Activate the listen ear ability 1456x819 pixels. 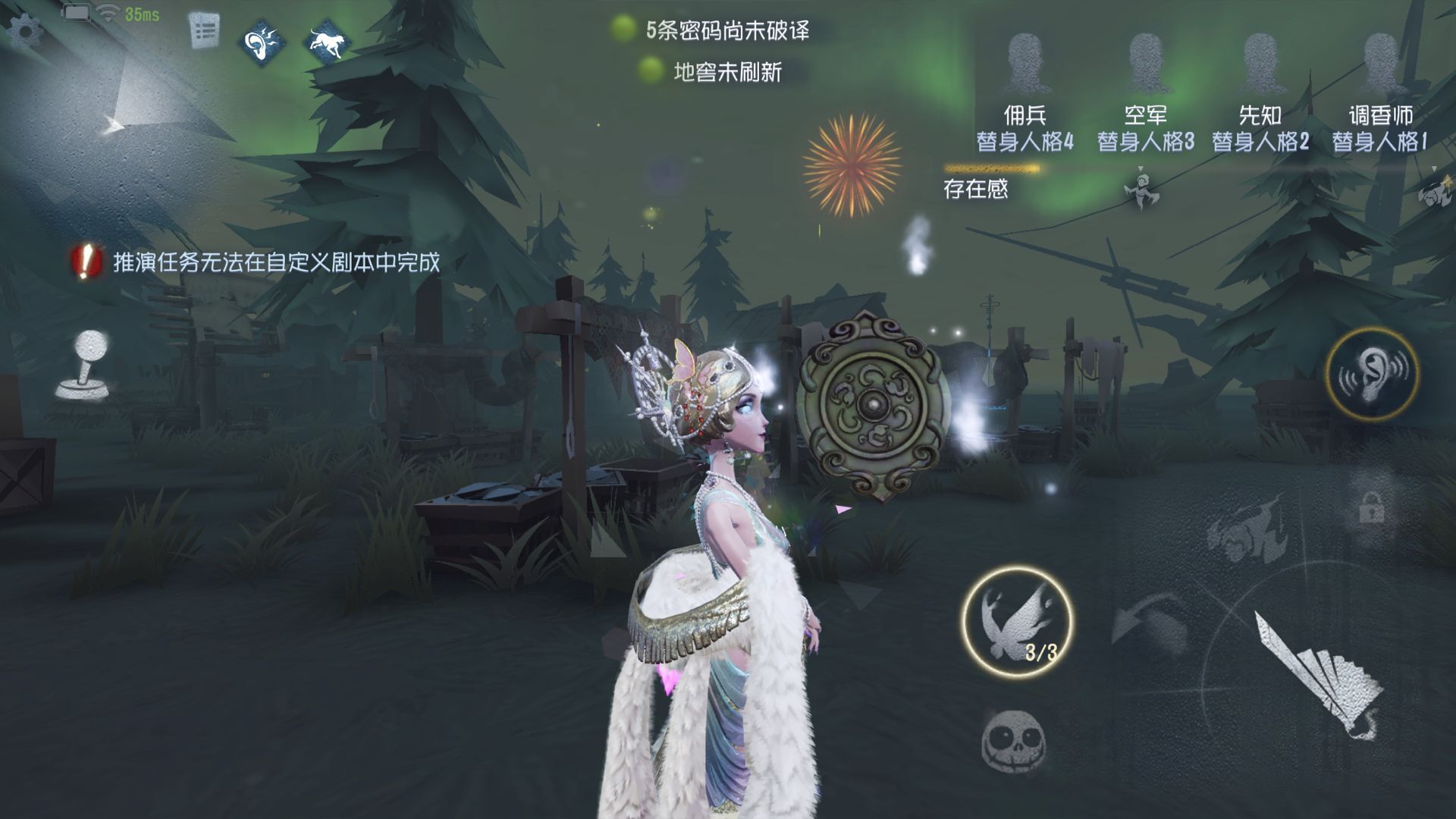[x=1372, y=373]
